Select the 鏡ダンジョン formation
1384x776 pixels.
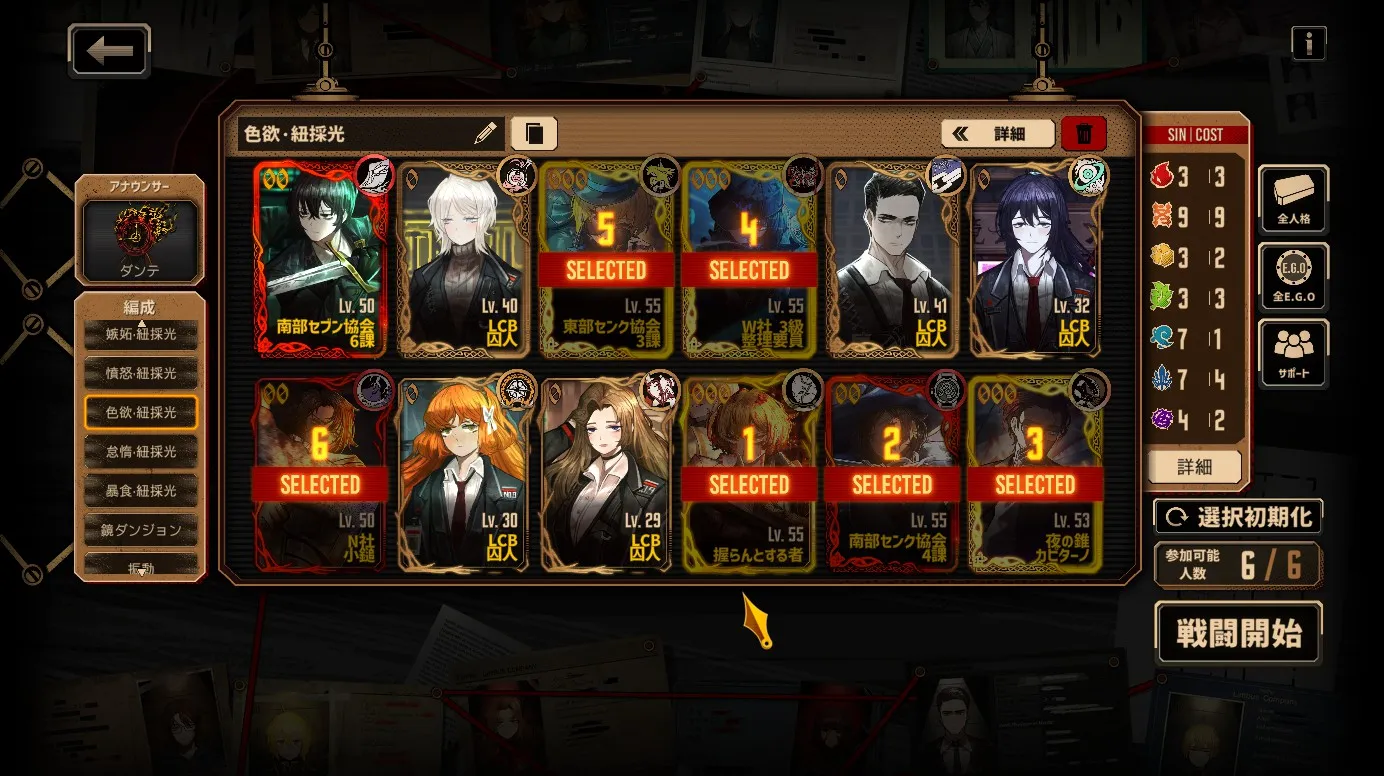[x=141, y=530]
